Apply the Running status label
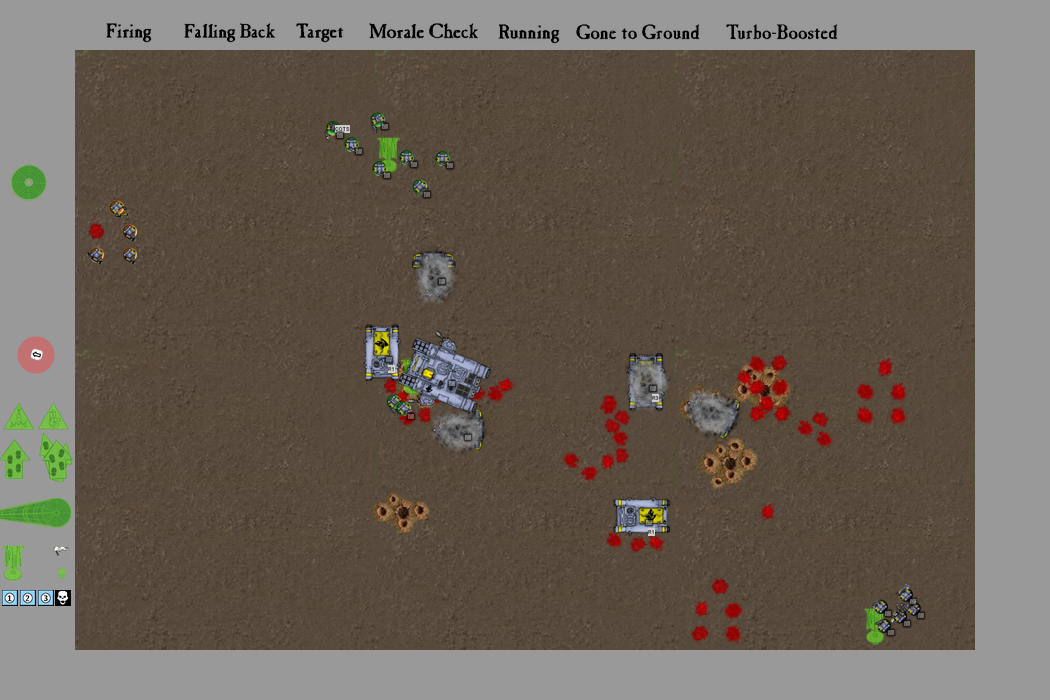This screenshot has width=1050, height=700. click(x=528, y=33)
